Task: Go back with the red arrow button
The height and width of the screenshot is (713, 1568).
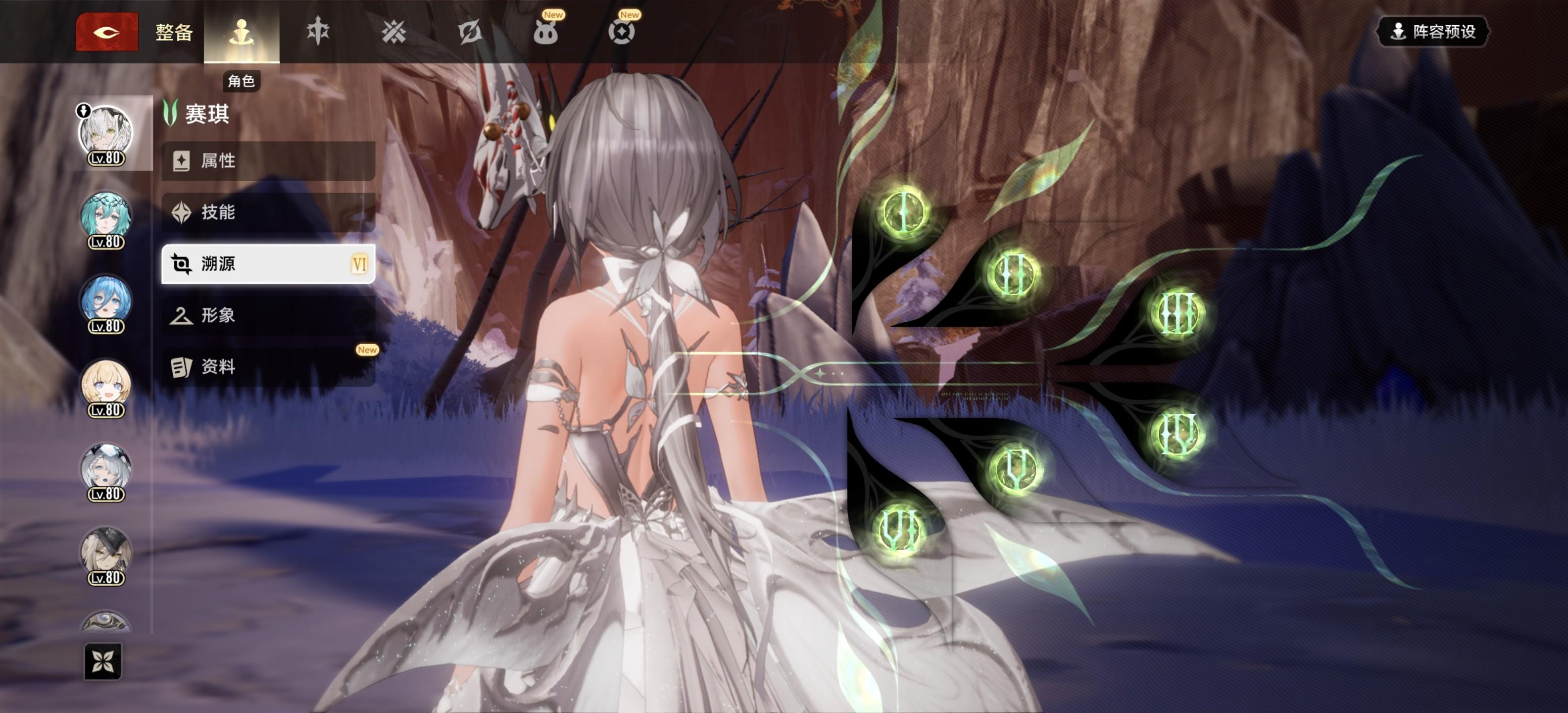Action: tap(106, 32)
